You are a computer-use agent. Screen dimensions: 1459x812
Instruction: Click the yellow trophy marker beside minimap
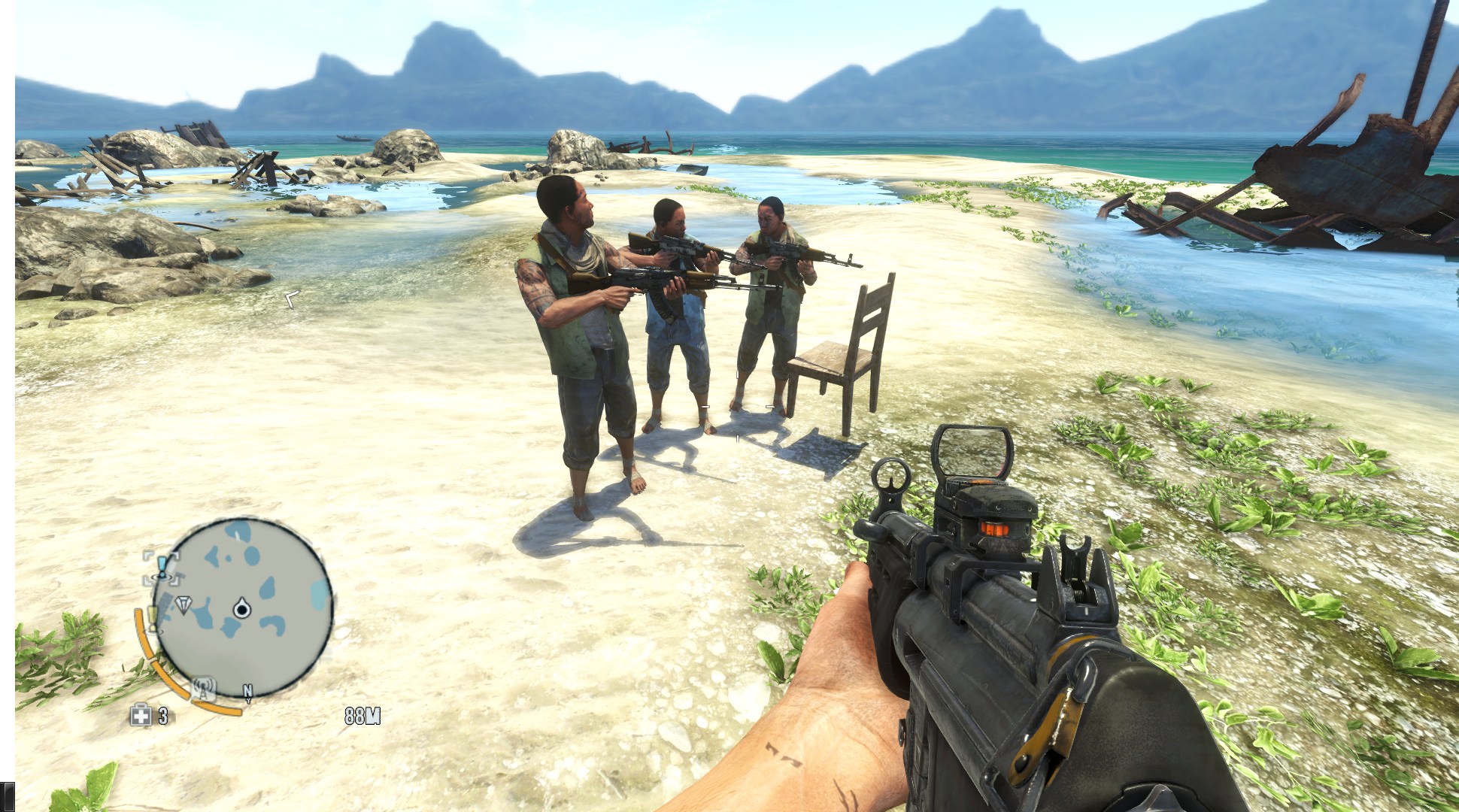[153, 618]
